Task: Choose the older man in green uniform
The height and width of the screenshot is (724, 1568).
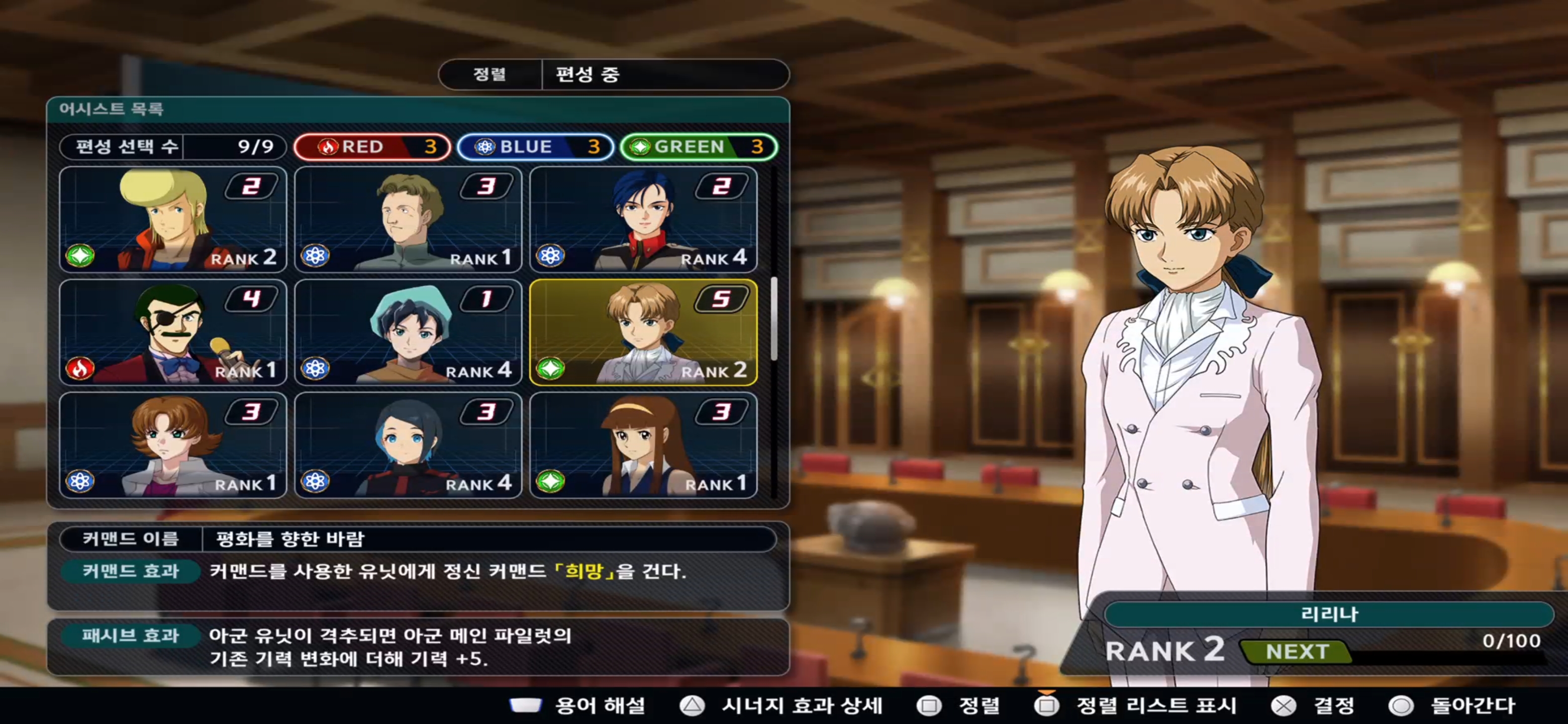Action: (408, 219)
